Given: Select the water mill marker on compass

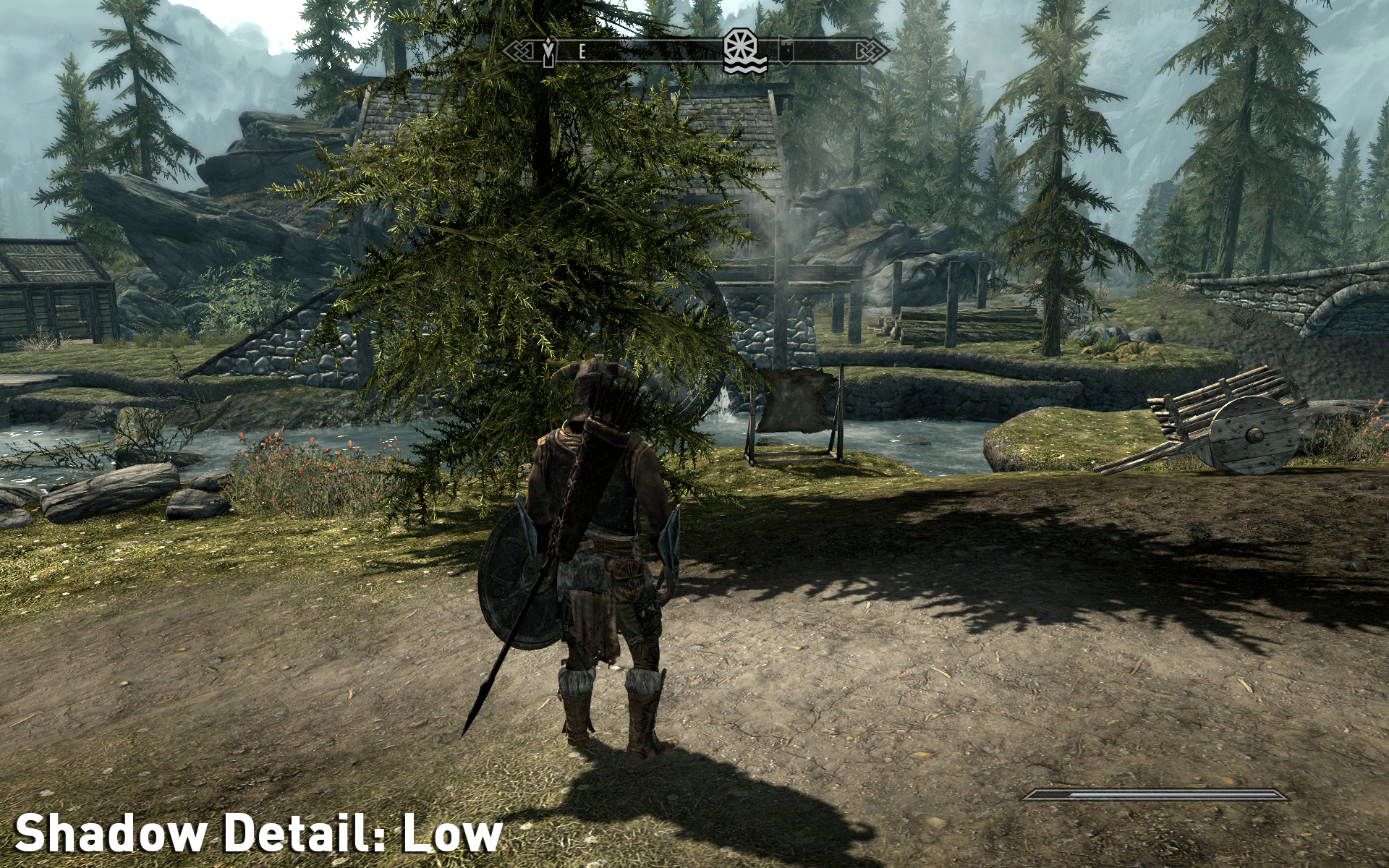Looking at the screenshot, I should [745, 51].
